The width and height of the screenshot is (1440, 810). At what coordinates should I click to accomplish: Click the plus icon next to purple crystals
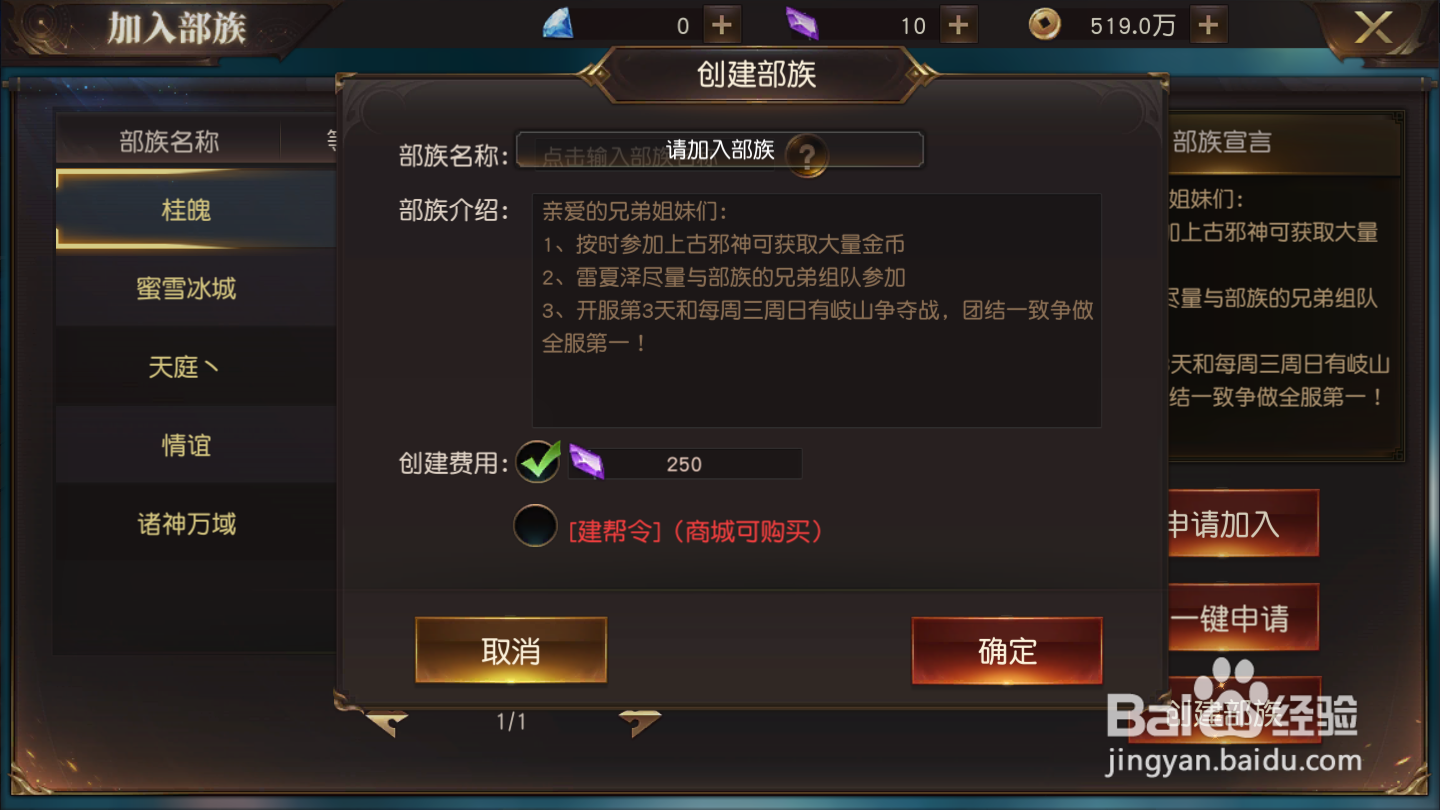[x=958, y=24]
